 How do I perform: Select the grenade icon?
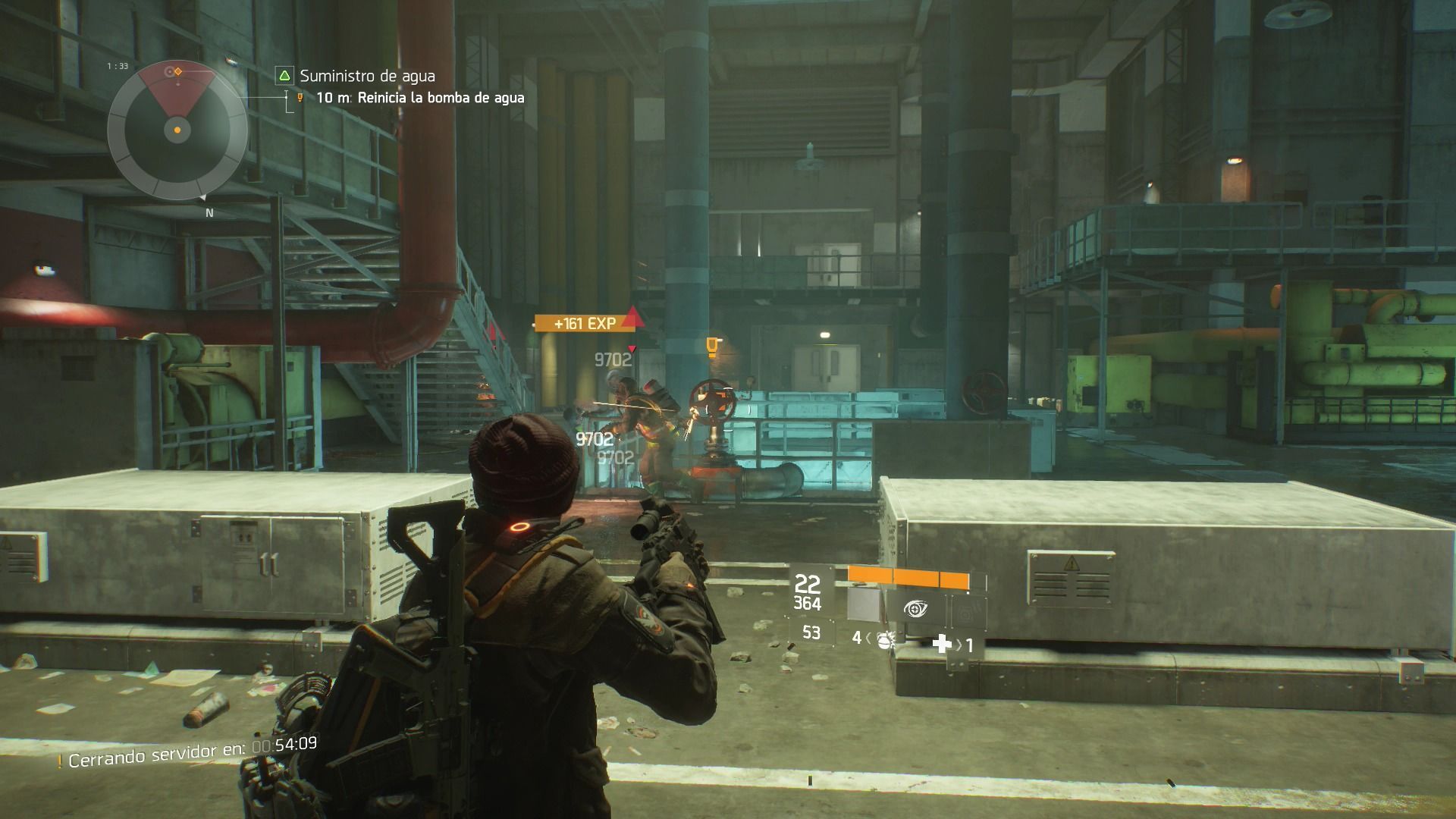pos(883,639)
